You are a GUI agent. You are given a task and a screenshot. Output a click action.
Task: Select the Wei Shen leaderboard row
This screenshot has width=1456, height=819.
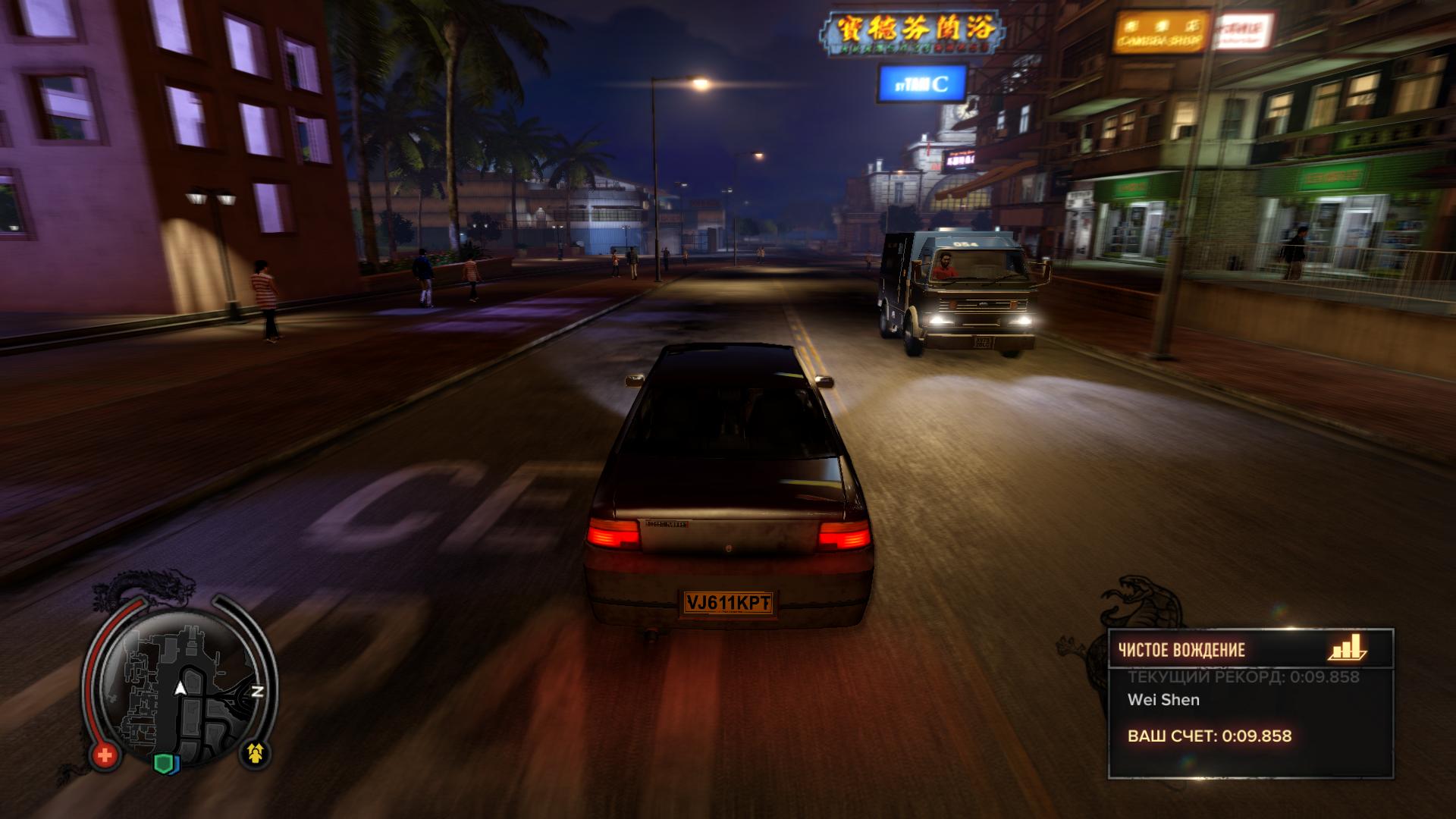coord(1164,700)
